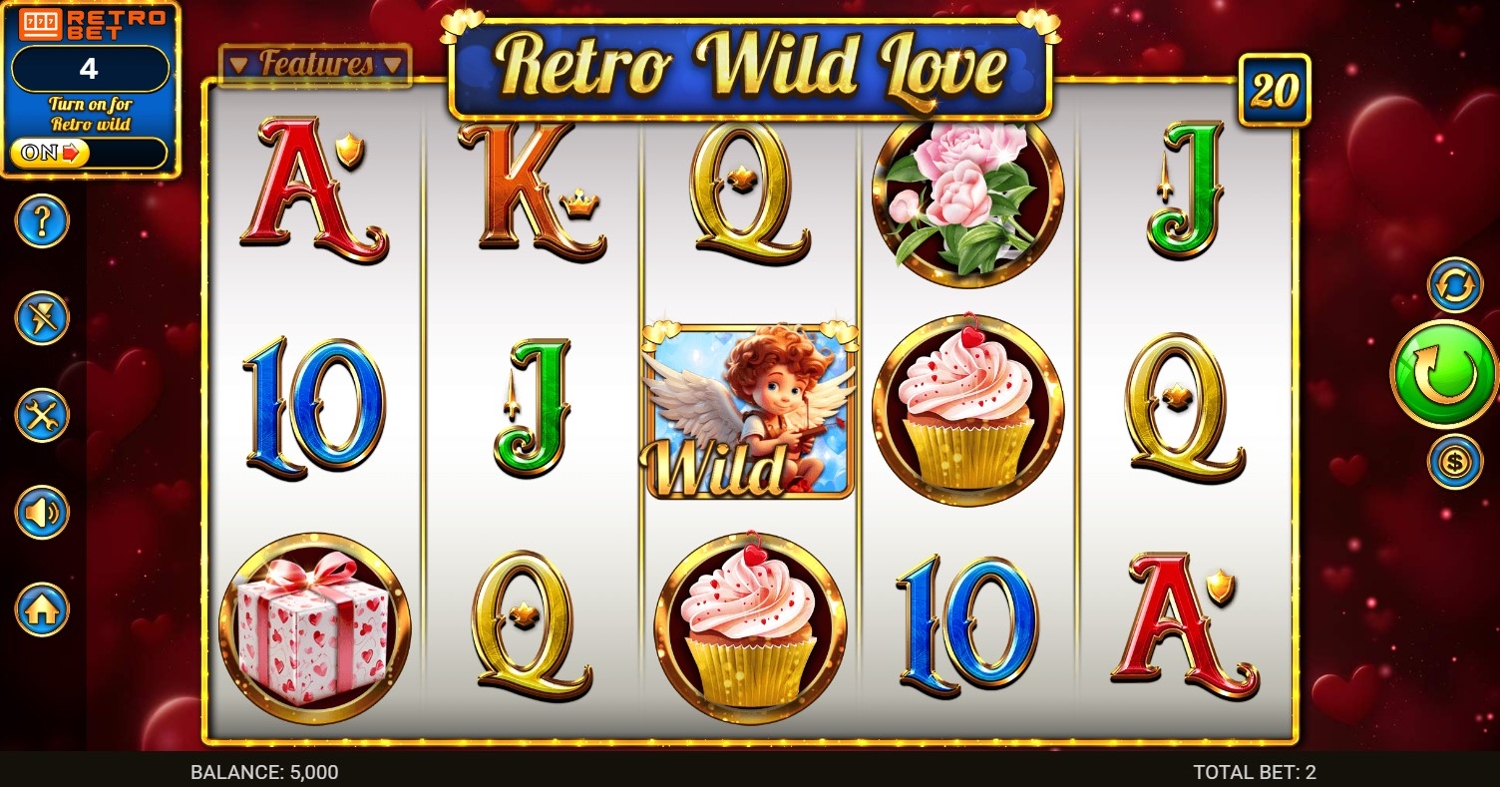
Task: Open the dollar coin bet settings
Action: [1454, 462]
